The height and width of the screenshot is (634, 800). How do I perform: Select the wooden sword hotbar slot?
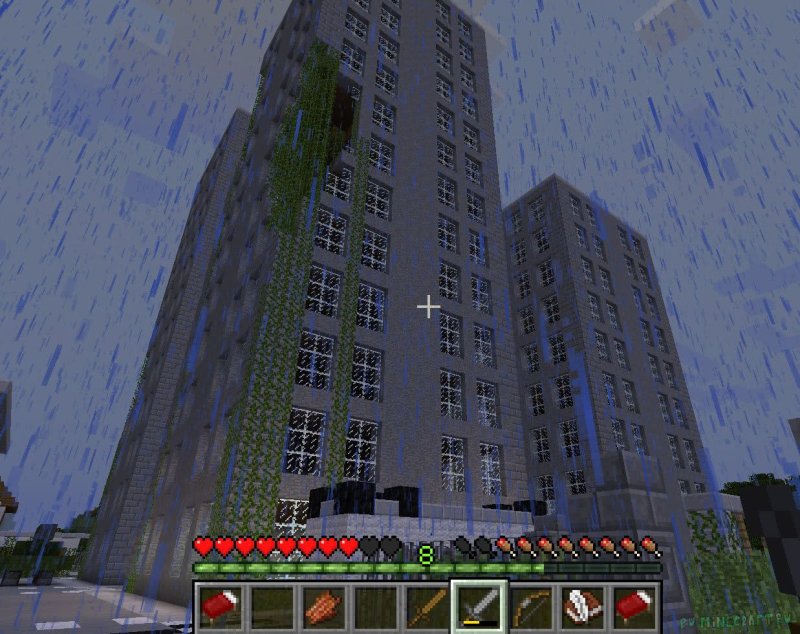coord(427,606)
